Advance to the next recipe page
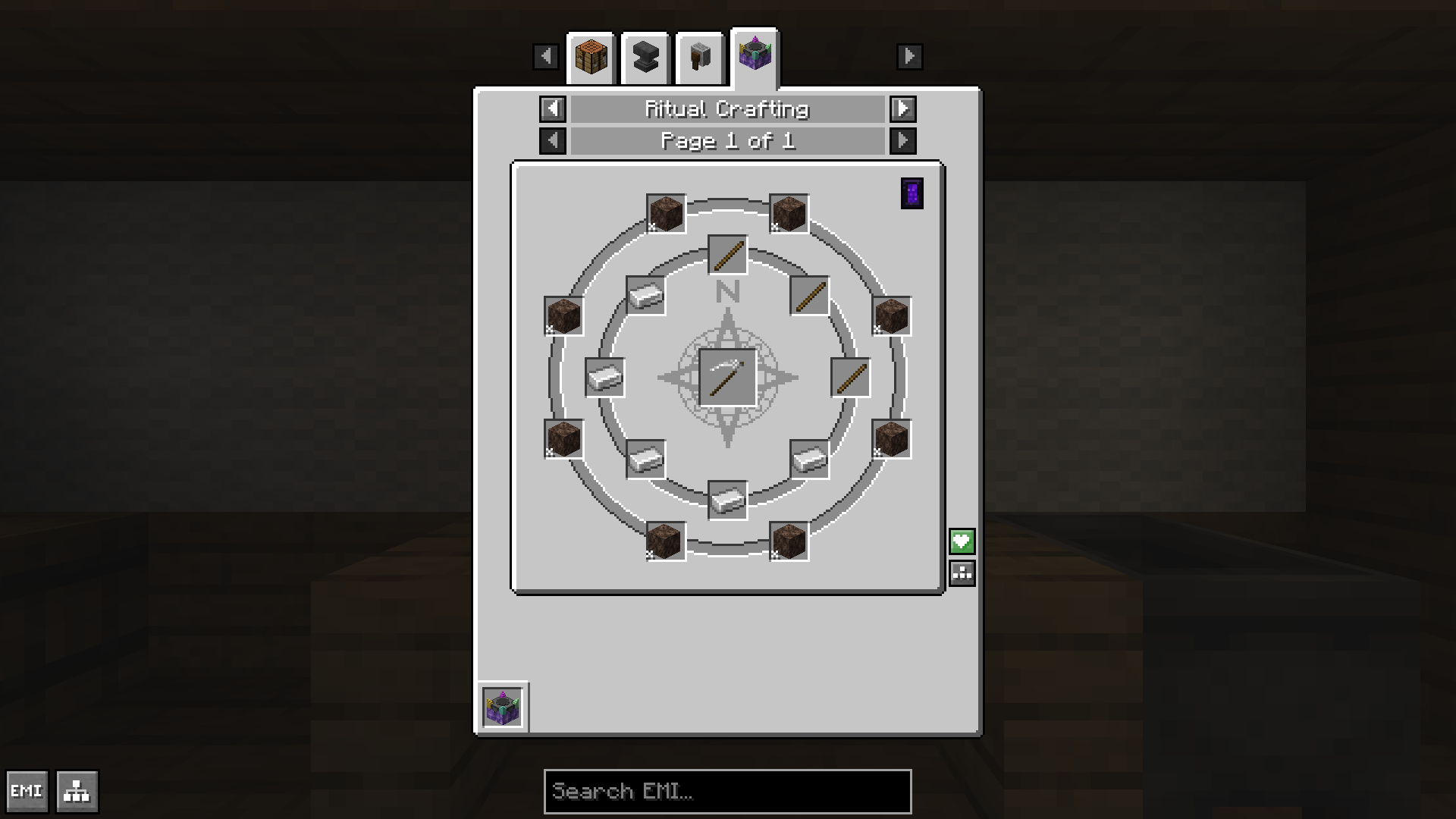 point(902,141)
